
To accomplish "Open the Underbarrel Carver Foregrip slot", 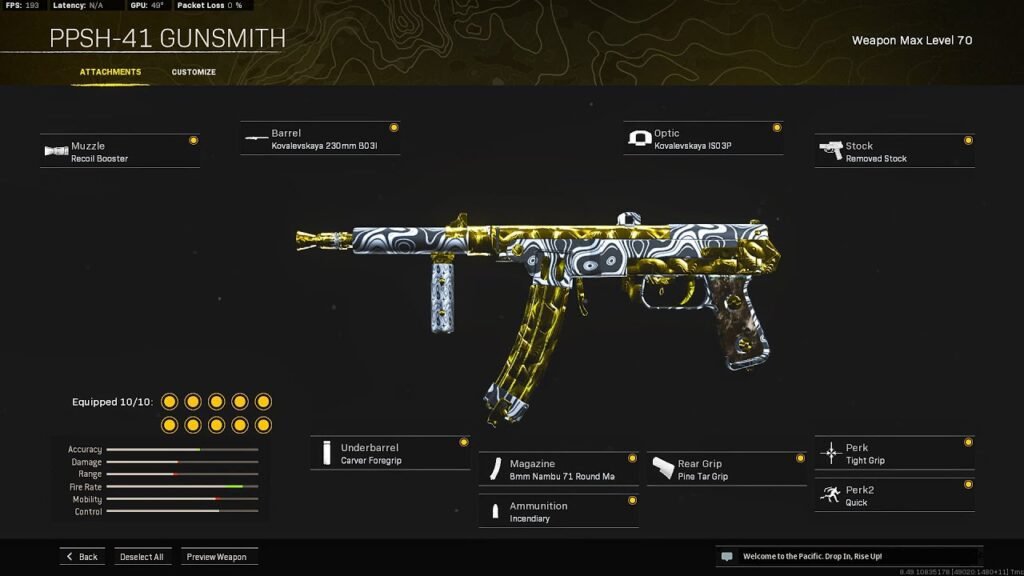I will pyautogui.click(x=390, y=454).
